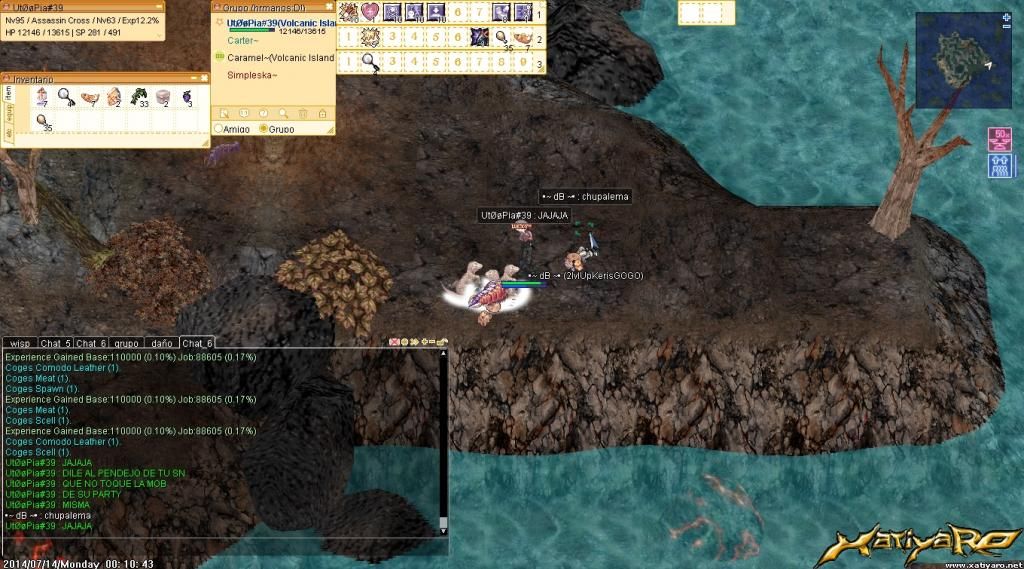This screenshot has width=1024, height=569.
Task: Select party member Carter~
Action: coord(241,40)
